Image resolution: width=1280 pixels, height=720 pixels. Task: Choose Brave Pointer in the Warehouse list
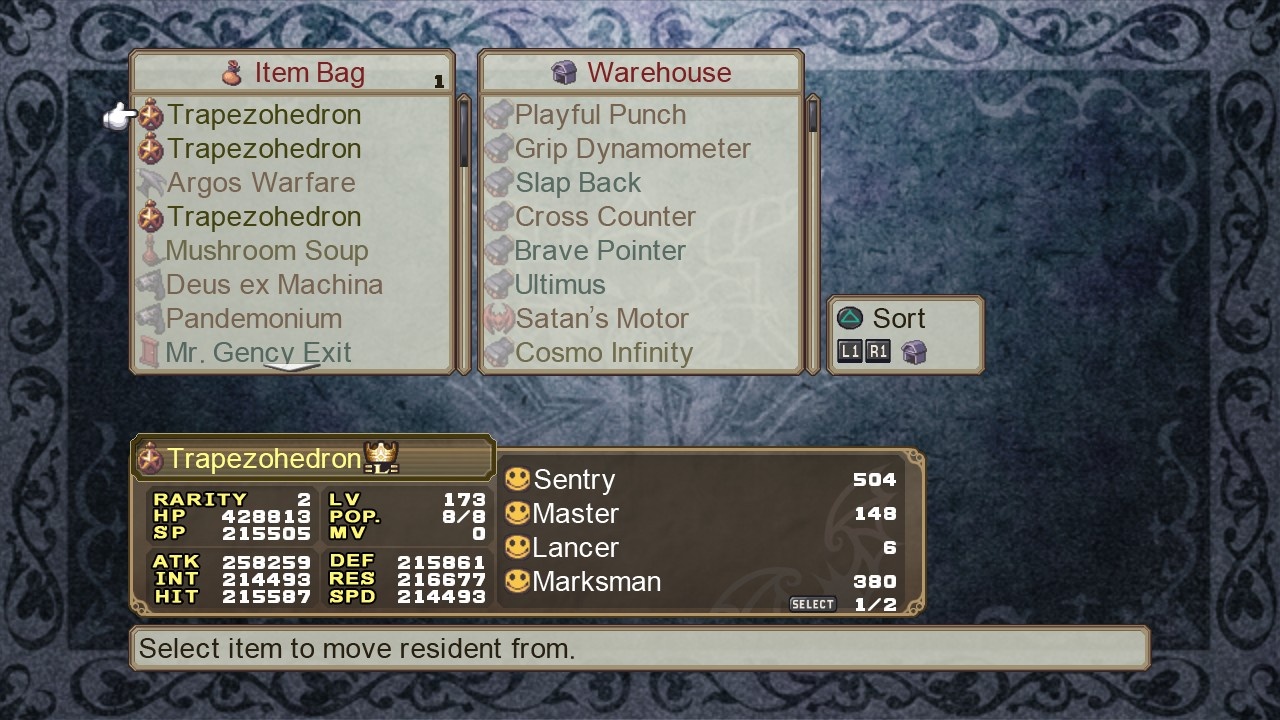pos(599,250)
